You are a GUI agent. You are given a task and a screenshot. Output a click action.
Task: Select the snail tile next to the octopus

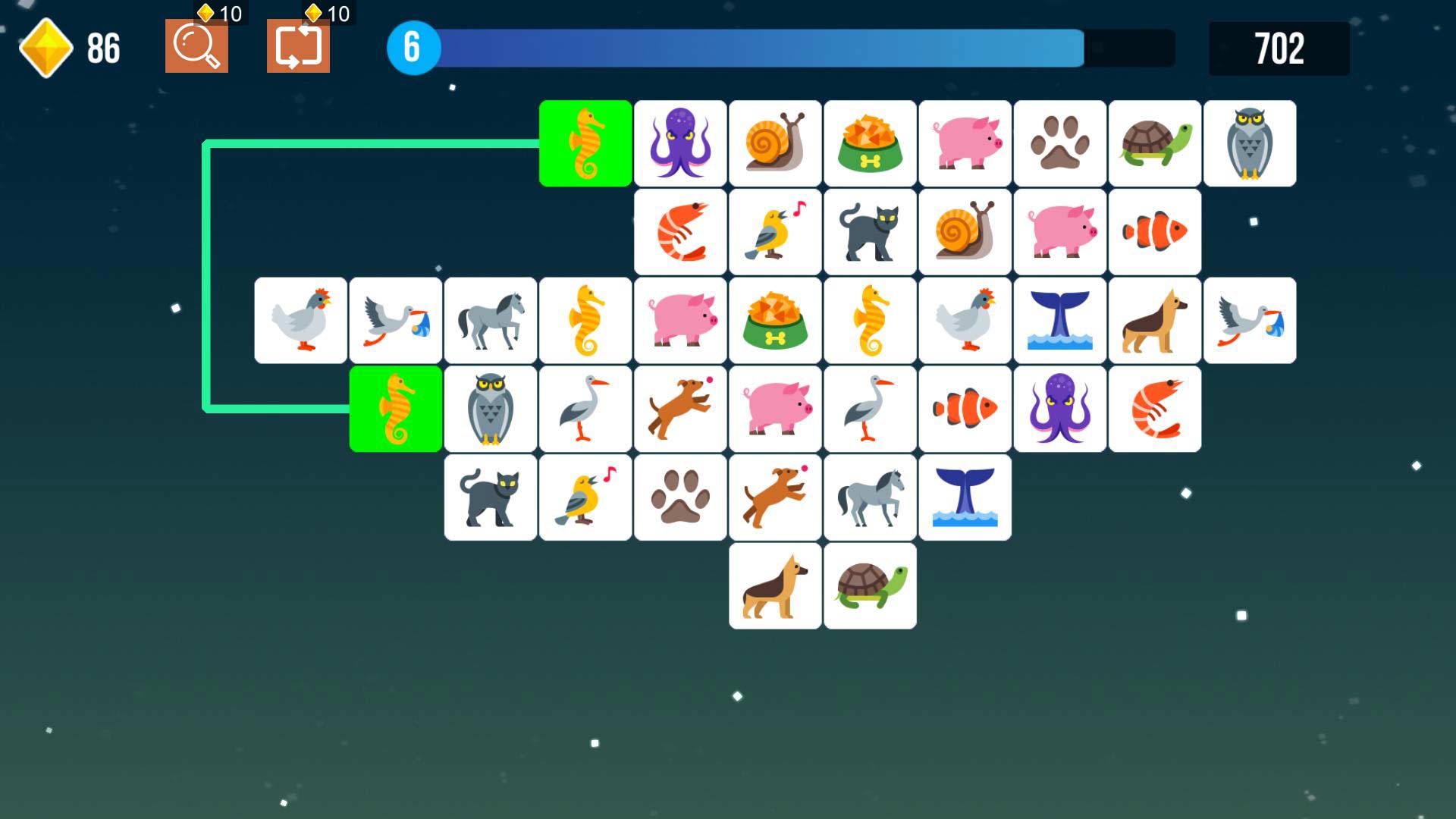click(x=774, y=143)
